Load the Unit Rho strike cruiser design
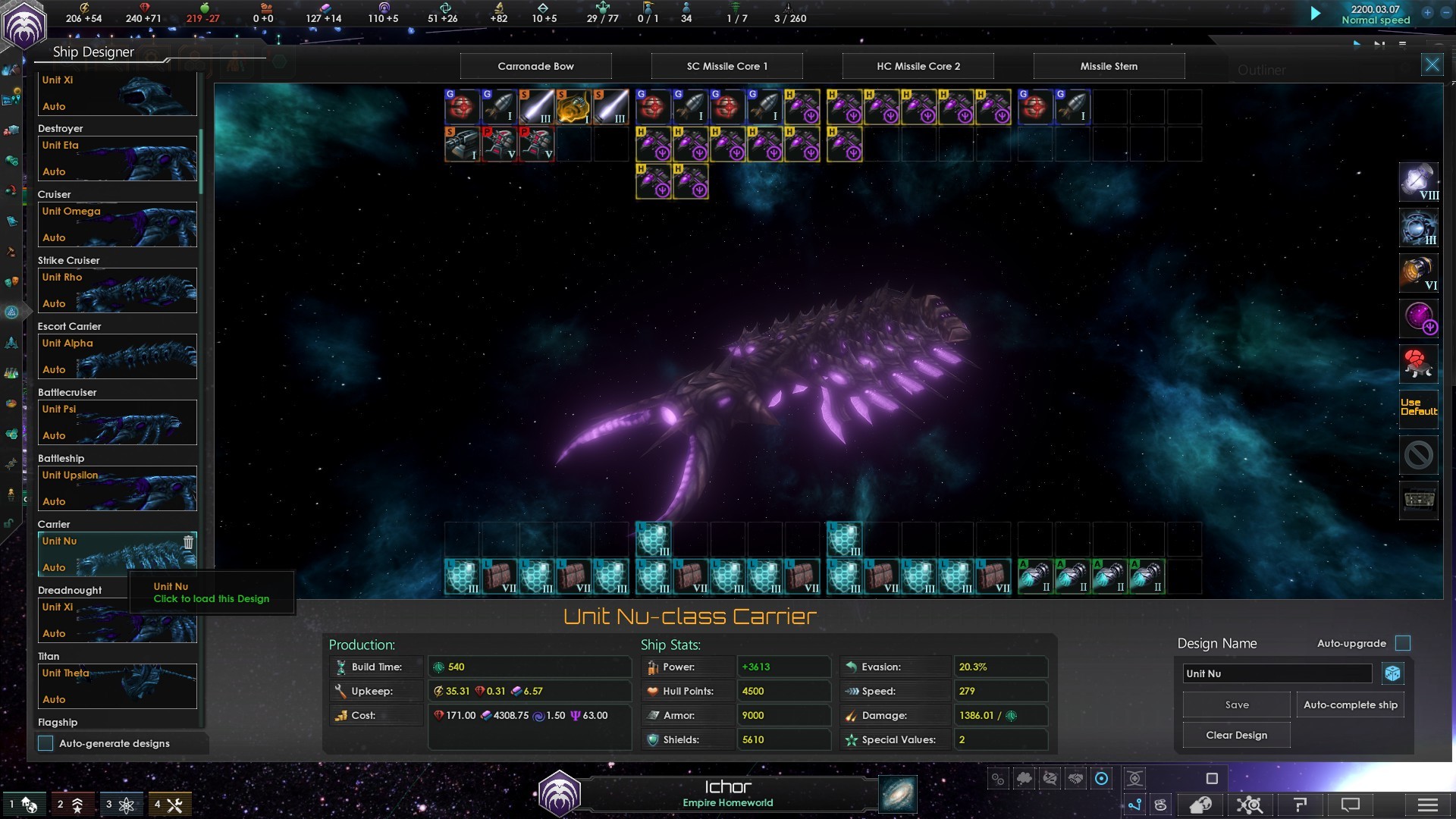 coord(118,290)
